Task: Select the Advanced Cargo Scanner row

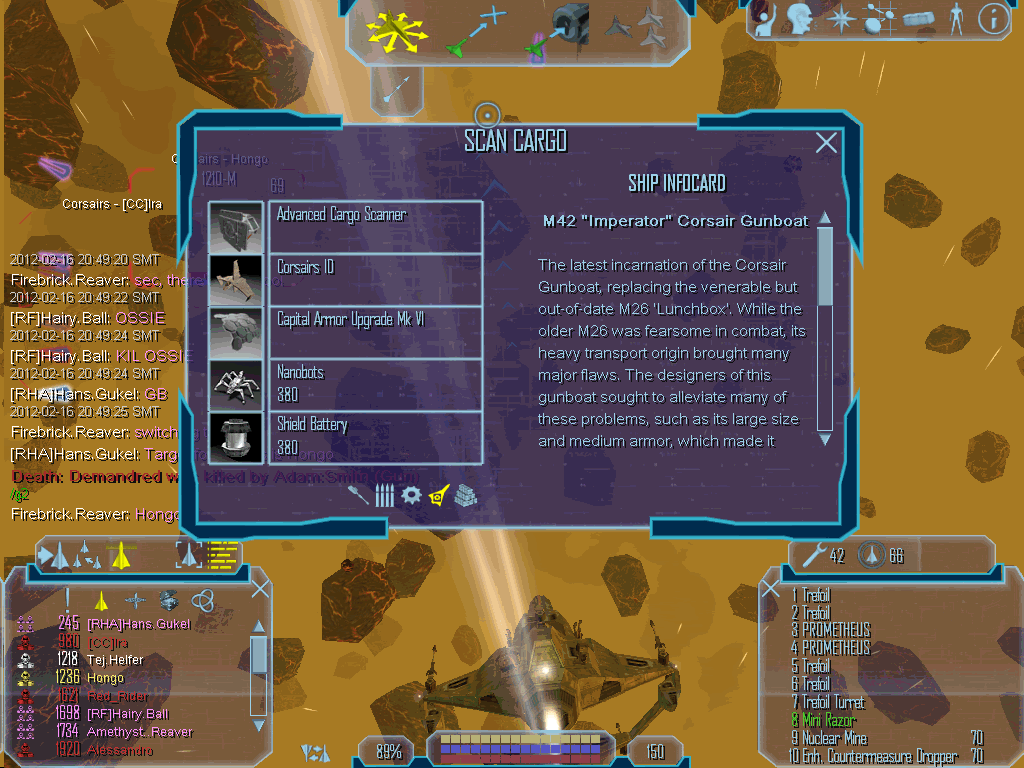Action: 375,226
